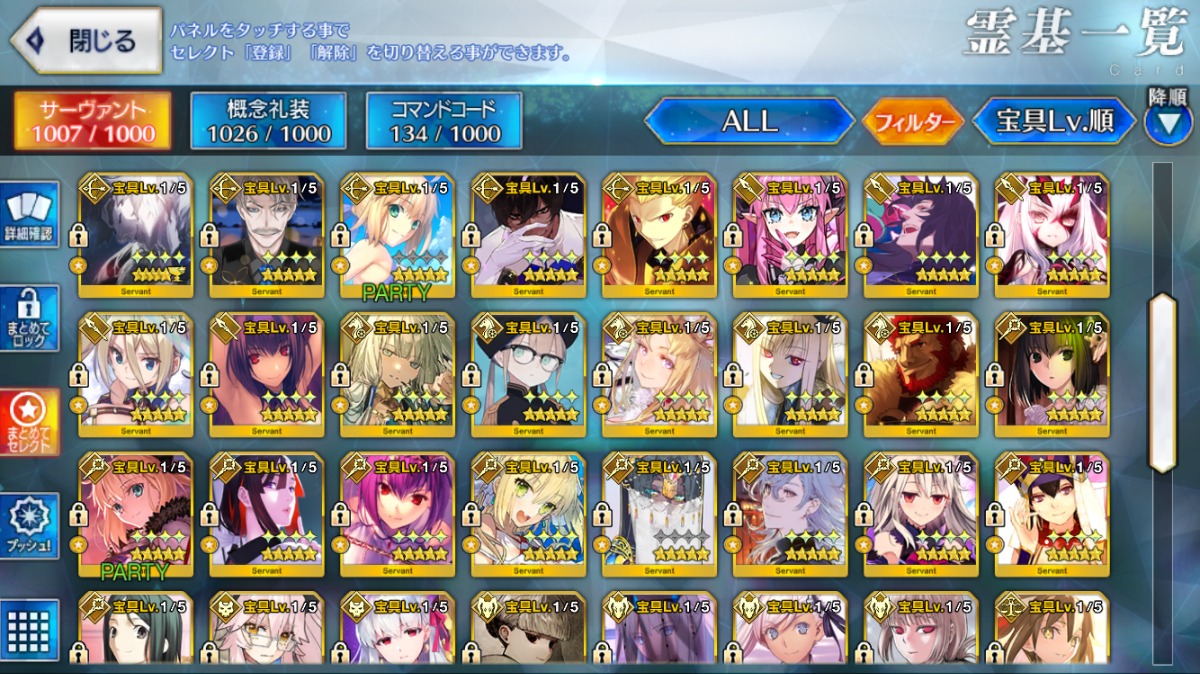Switch to the サーヴァント tab
Image resolution: width=1200 pixels, height=674 pixels.
(92, 122)
